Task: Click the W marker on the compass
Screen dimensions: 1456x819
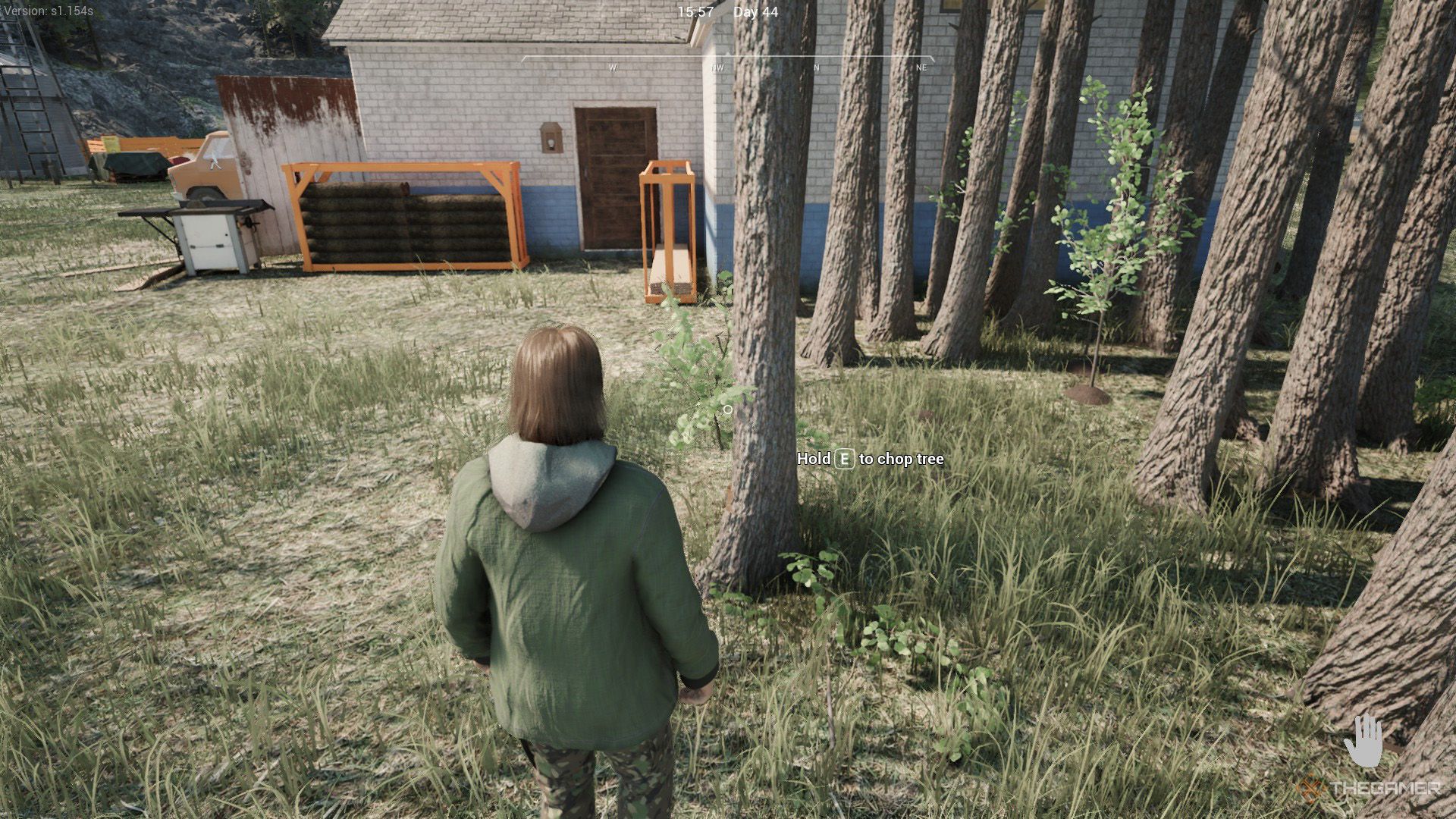Action: click(611, 67)
